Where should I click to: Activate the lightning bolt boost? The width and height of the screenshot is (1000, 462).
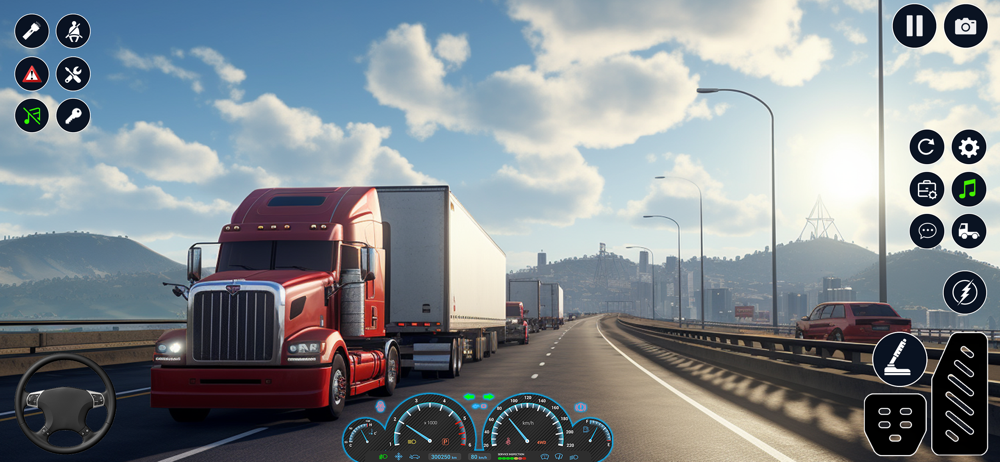click(x=964, y=292)
